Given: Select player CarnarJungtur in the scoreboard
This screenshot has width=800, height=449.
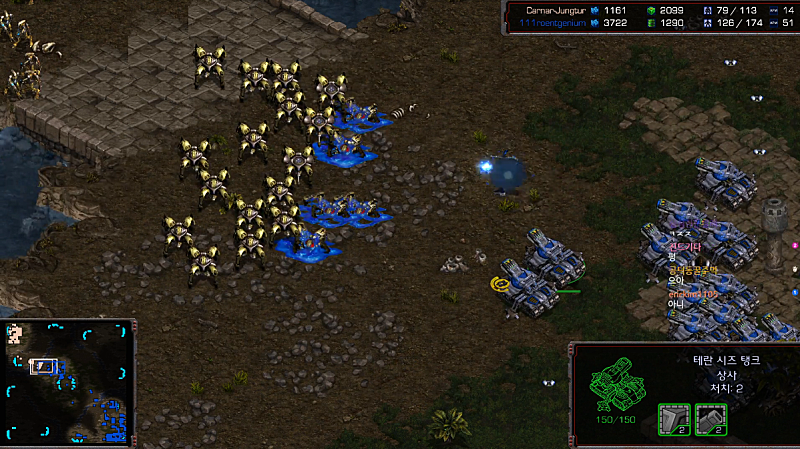Looking at the screenshot, I should pyautogui.click(x=556, y=9).
